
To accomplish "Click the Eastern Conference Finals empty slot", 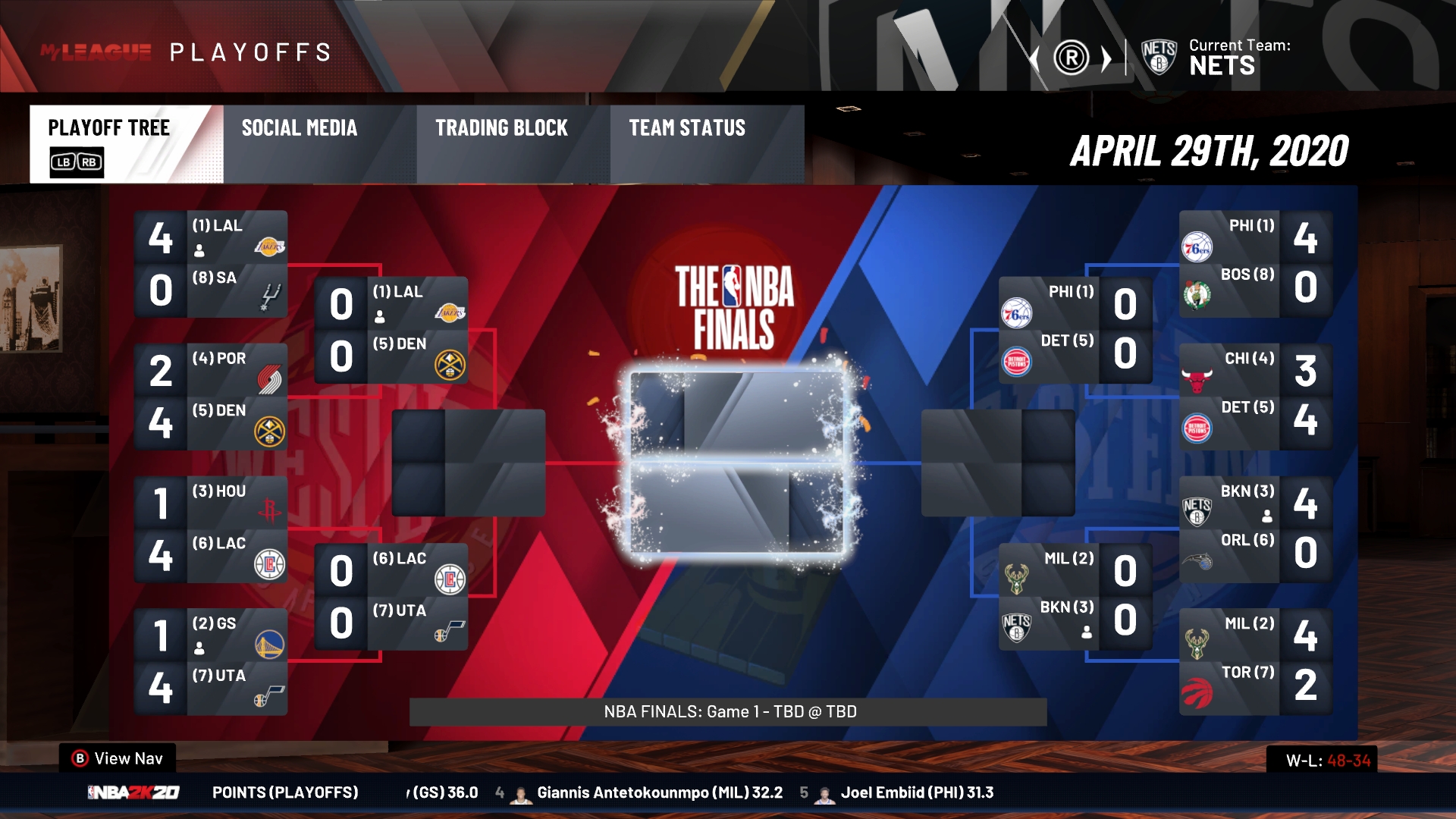I will 998,463.
